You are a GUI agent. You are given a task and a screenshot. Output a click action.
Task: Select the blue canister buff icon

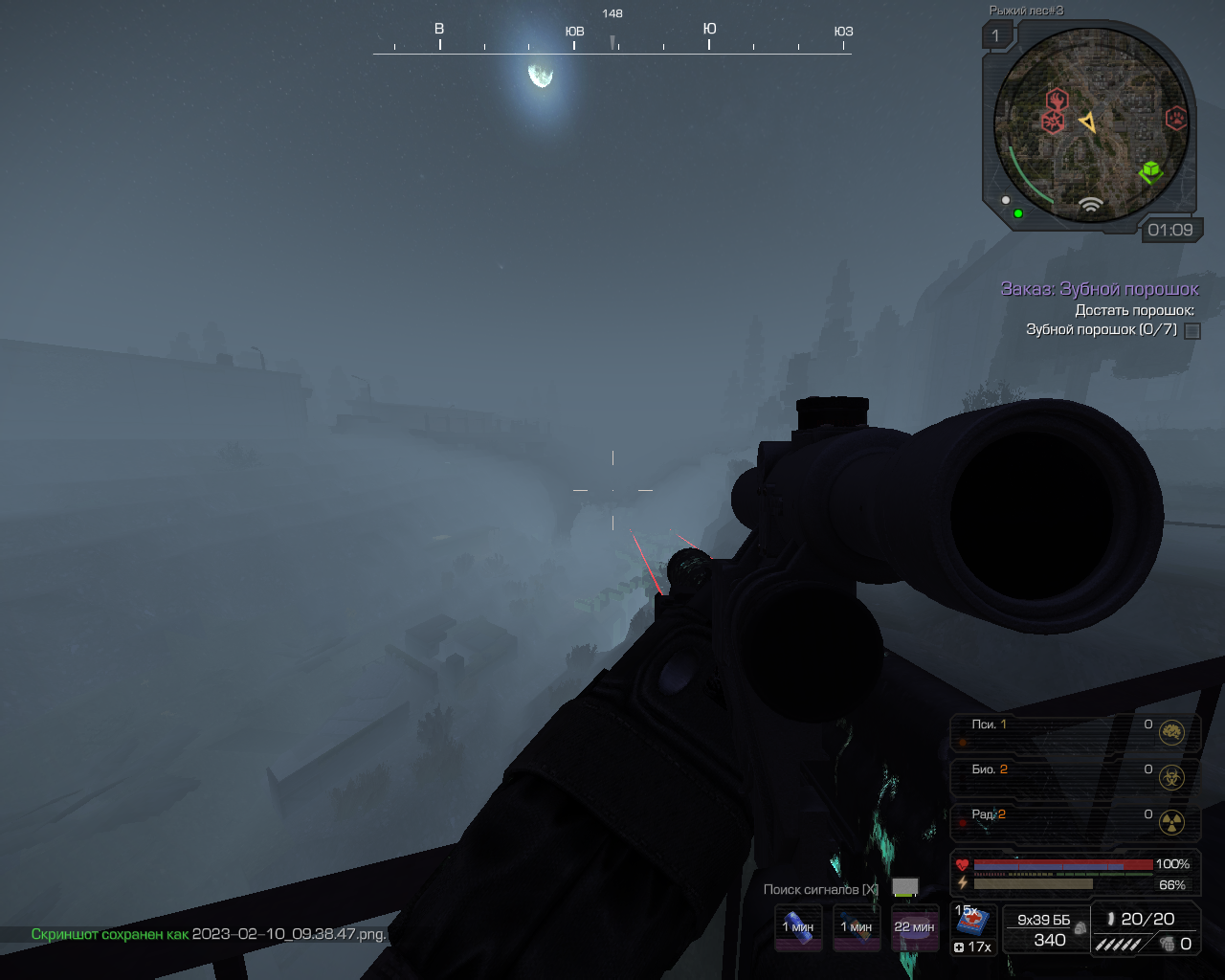[x=798, y=927]
